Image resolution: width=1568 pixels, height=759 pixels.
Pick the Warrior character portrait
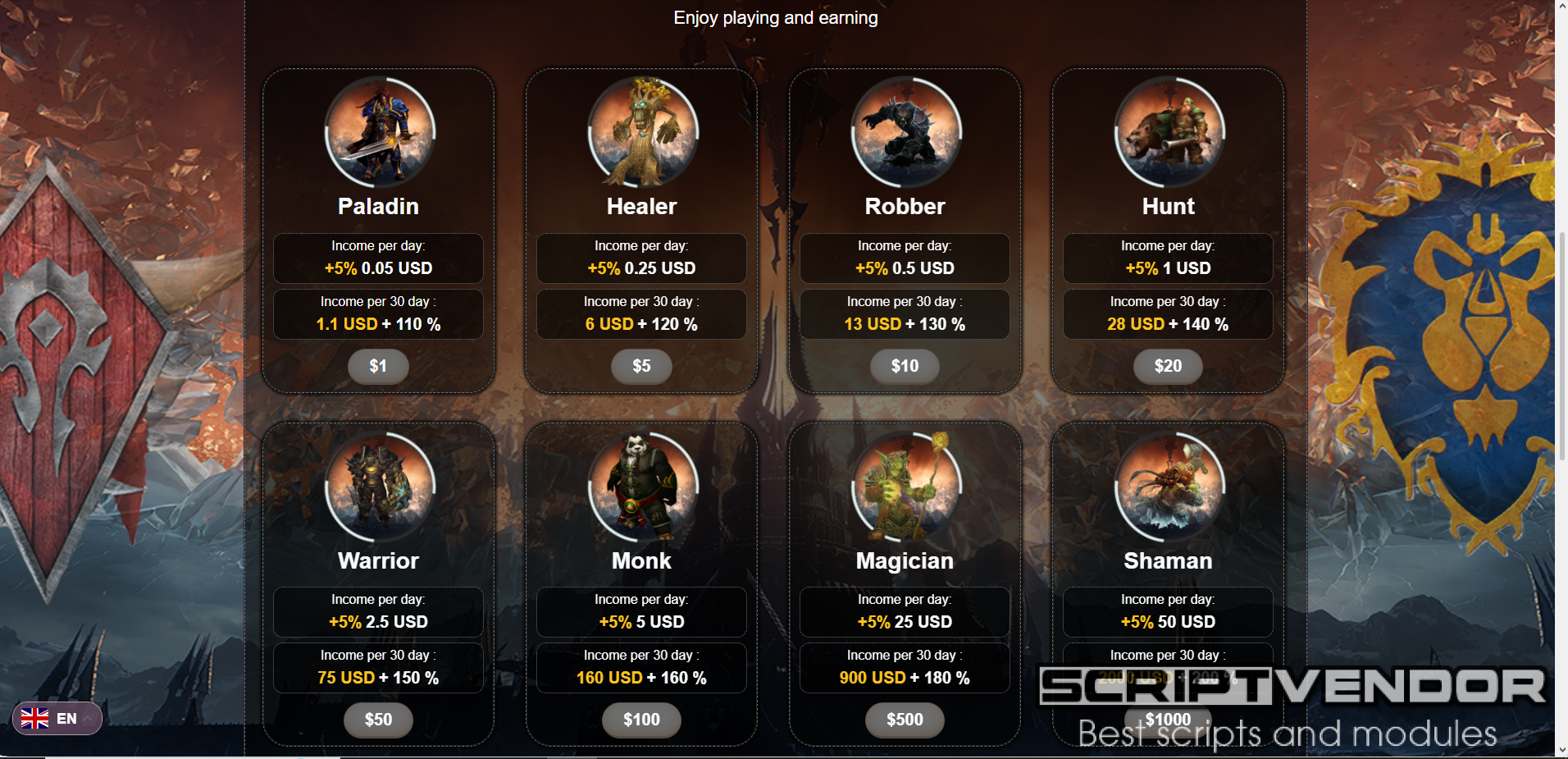point(380,486)
